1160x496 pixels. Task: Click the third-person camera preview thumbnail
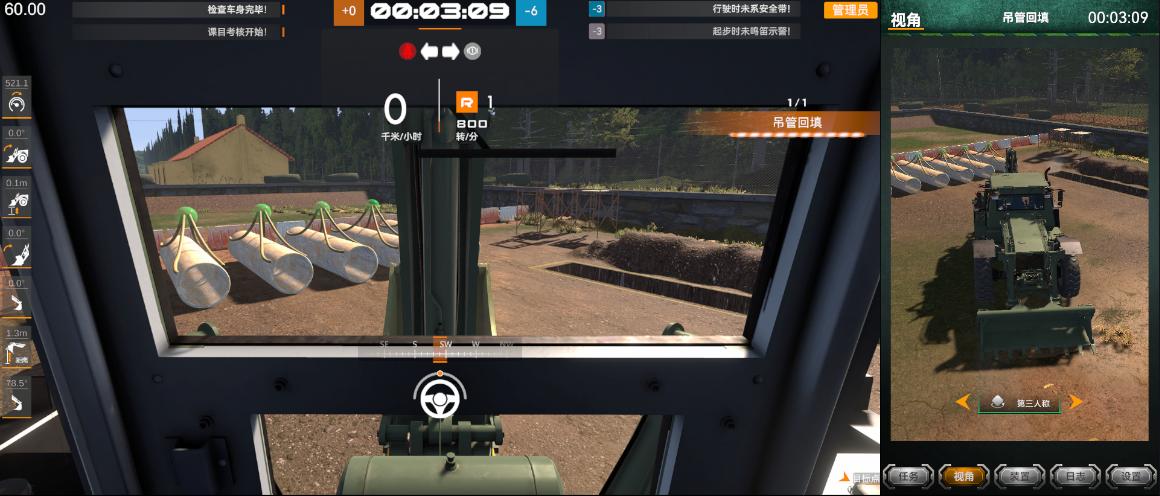pyautogui.click(x=1019, y=240)
